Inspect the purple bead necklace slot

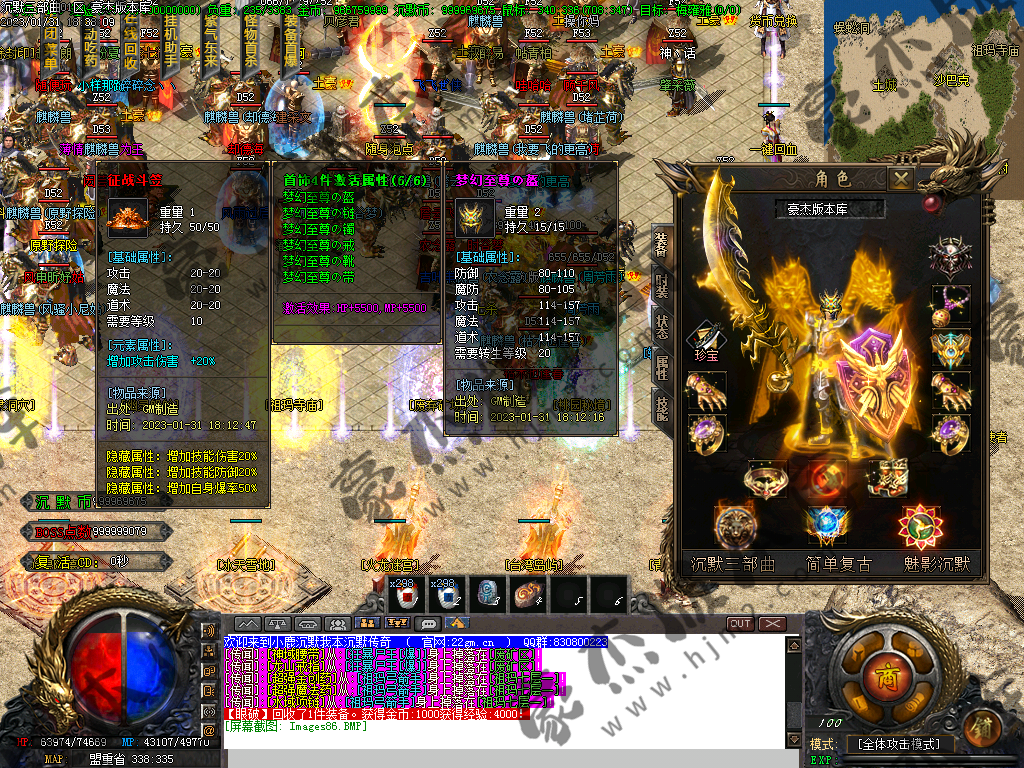949,304
